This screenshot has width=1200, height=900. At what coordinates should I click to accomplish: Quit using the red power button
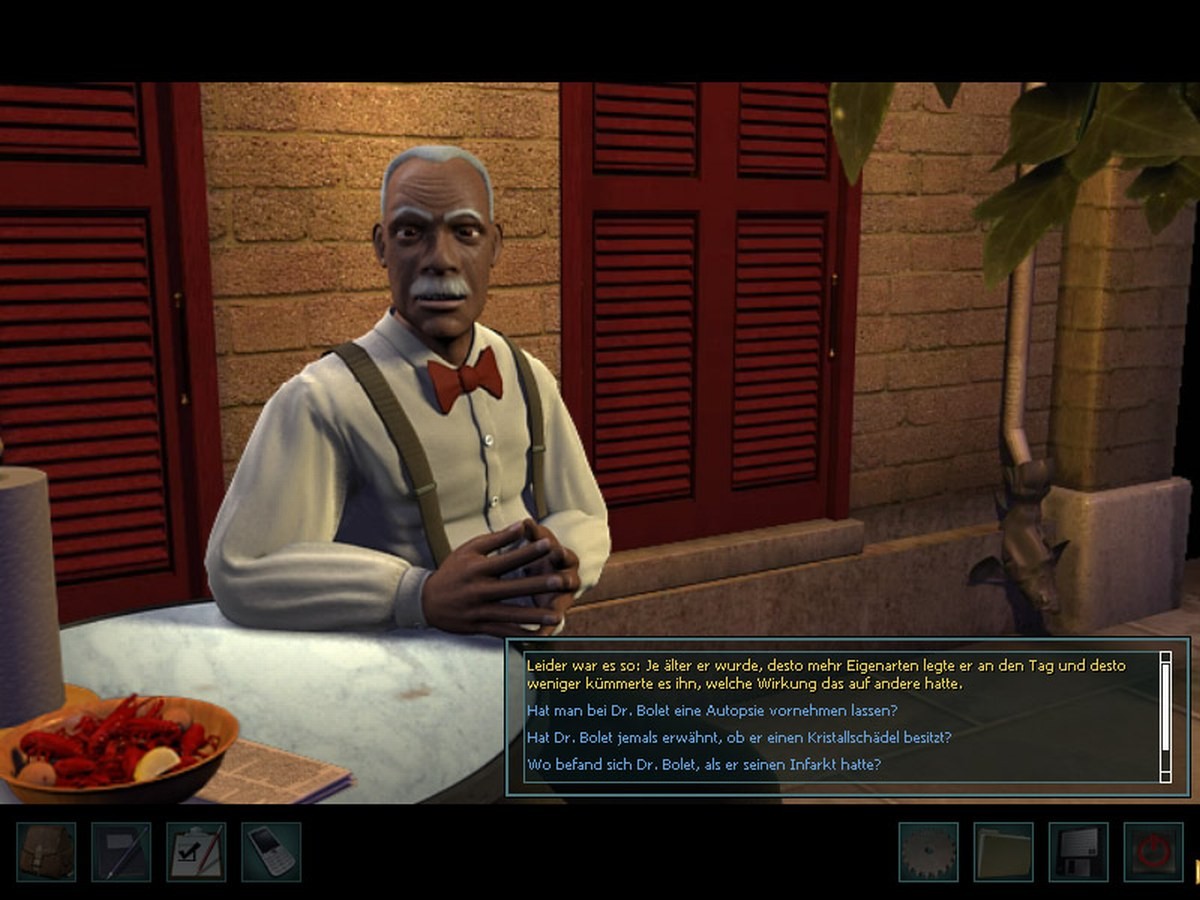1153,852
